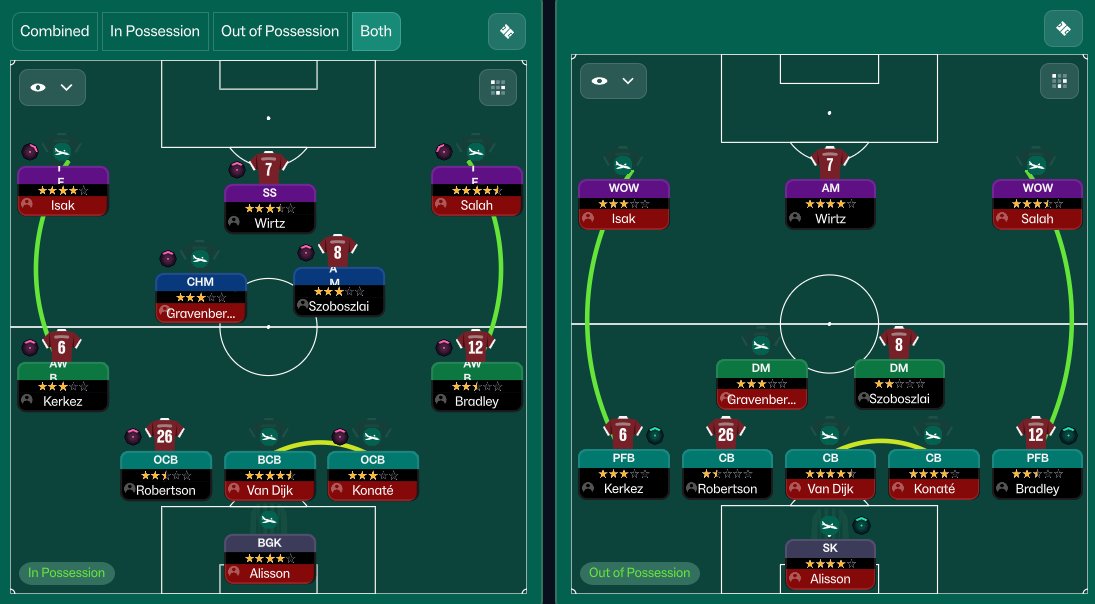Click the grid icon on the In Possession pitch

tap(497, 88)
